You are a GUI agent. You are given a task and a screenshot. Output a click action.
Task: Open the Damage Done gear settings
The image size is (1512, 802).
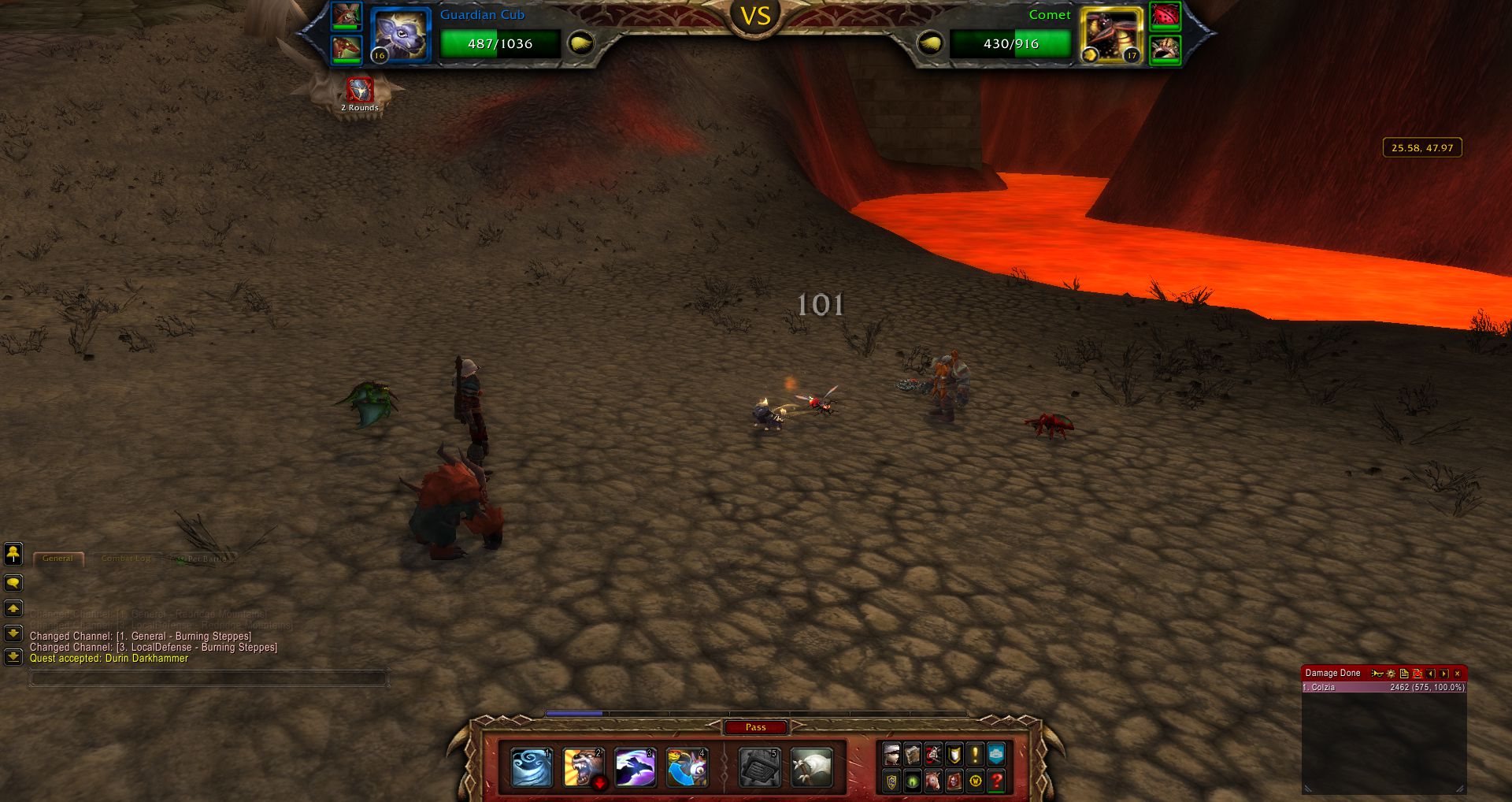click(x=1391, y=674)
